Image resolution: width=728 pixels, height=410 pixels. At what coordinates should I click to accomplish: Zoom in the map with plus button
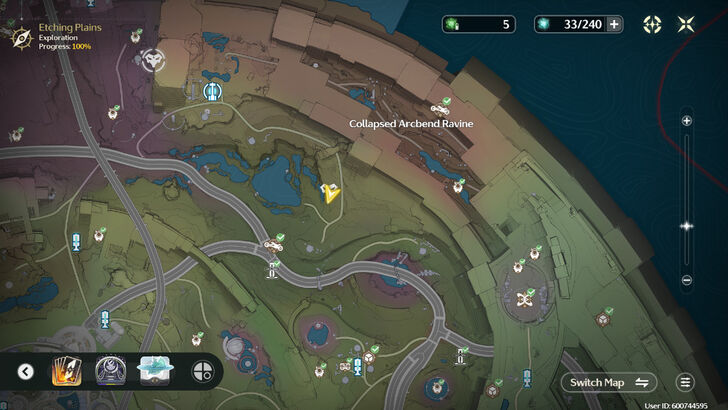click(686, 121)
